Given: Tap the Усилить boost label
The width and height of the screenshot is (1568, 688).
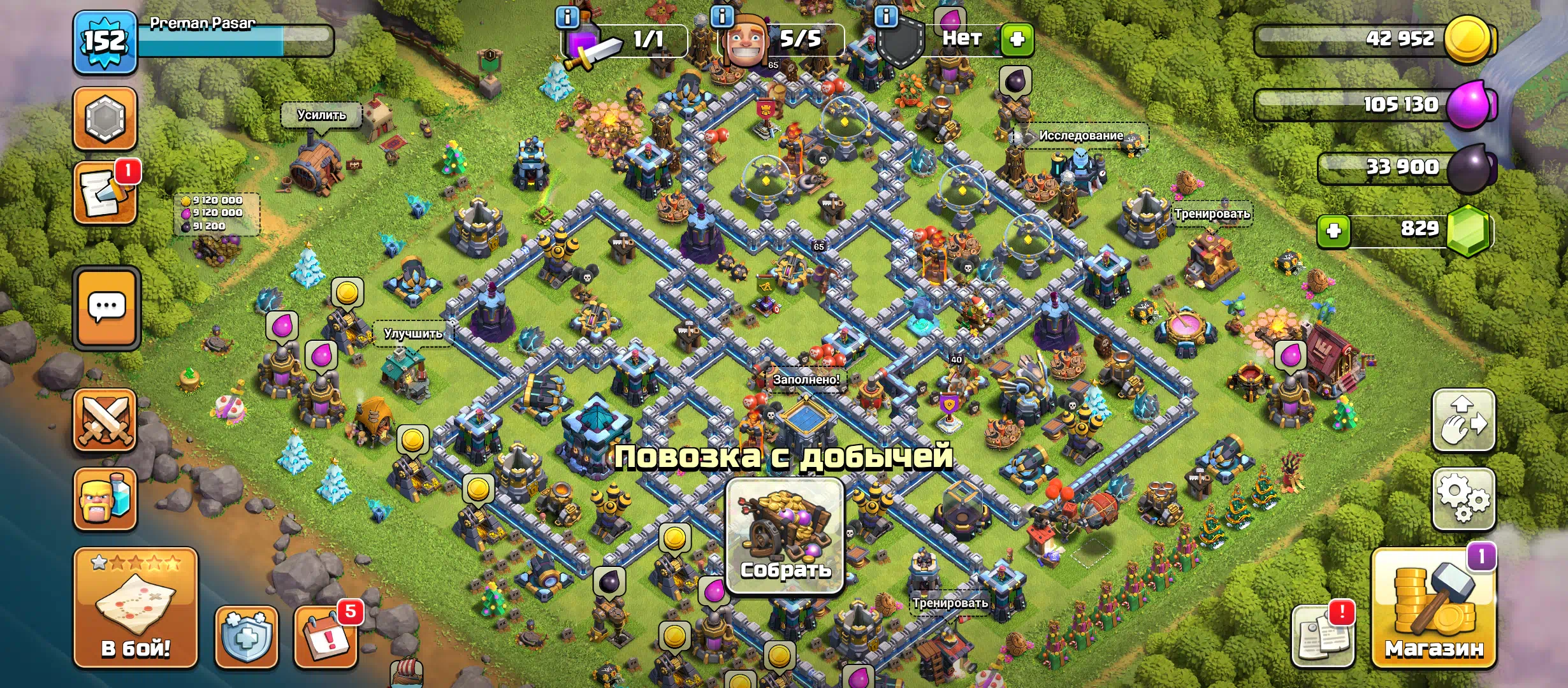Looking at the screenshot, I should [x=321, y=115].
